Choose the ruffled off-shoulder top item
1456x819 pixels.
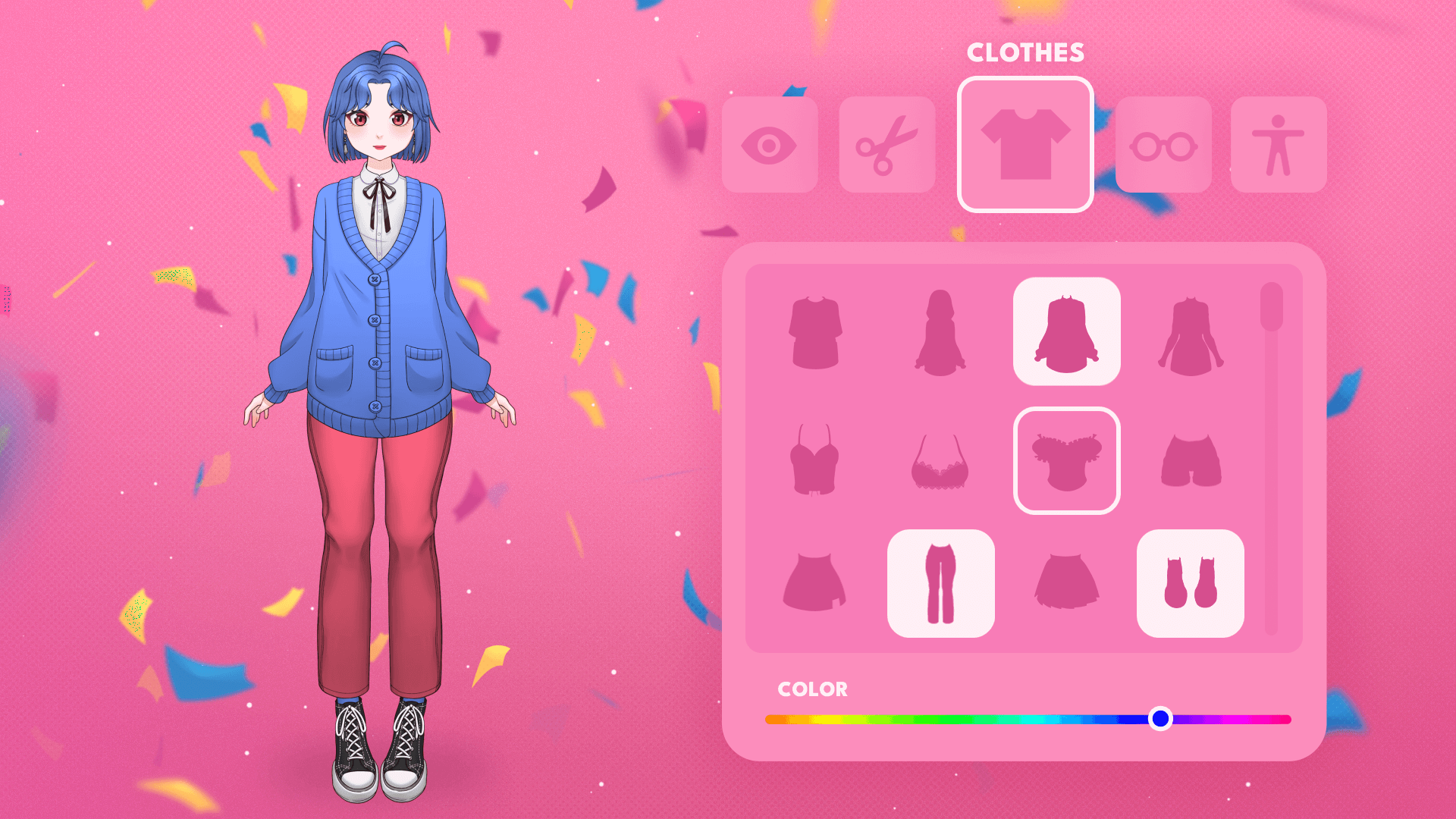pyautogui.click(x=1066, y=461)
